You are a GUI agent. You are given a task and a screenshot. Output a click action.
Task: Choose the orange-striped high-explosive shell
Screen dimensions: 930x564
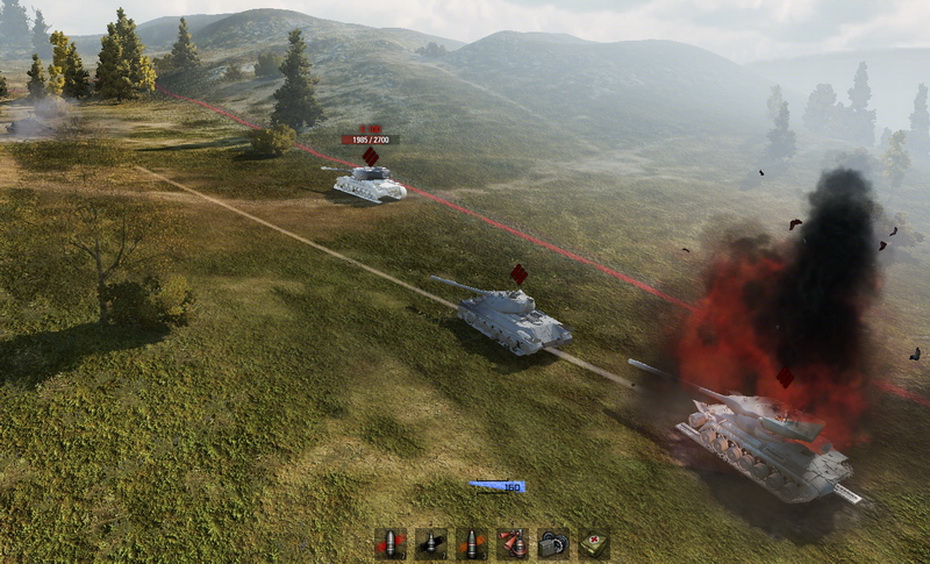(x=471, y=543)
